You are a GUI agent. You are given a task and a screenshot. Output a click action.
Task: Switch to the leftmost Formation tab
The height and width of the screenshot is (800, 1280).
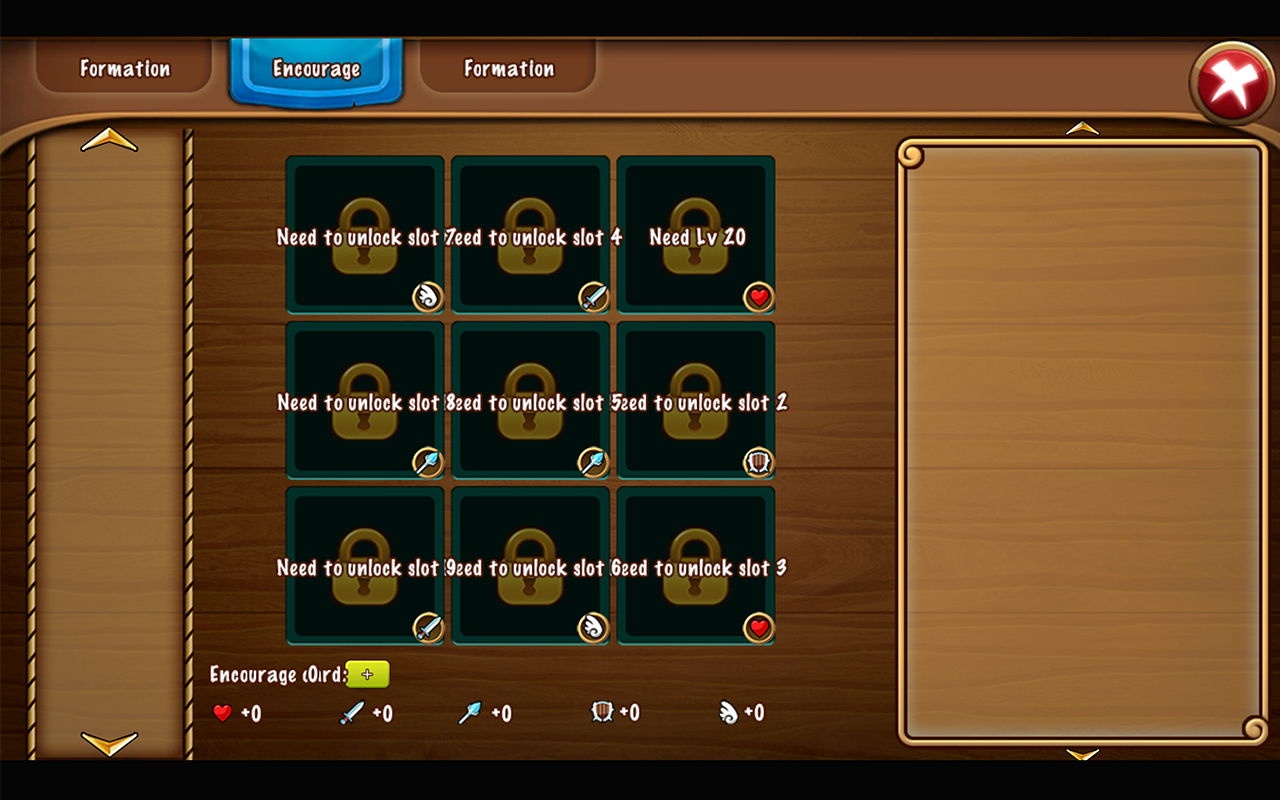coord(123,69)
